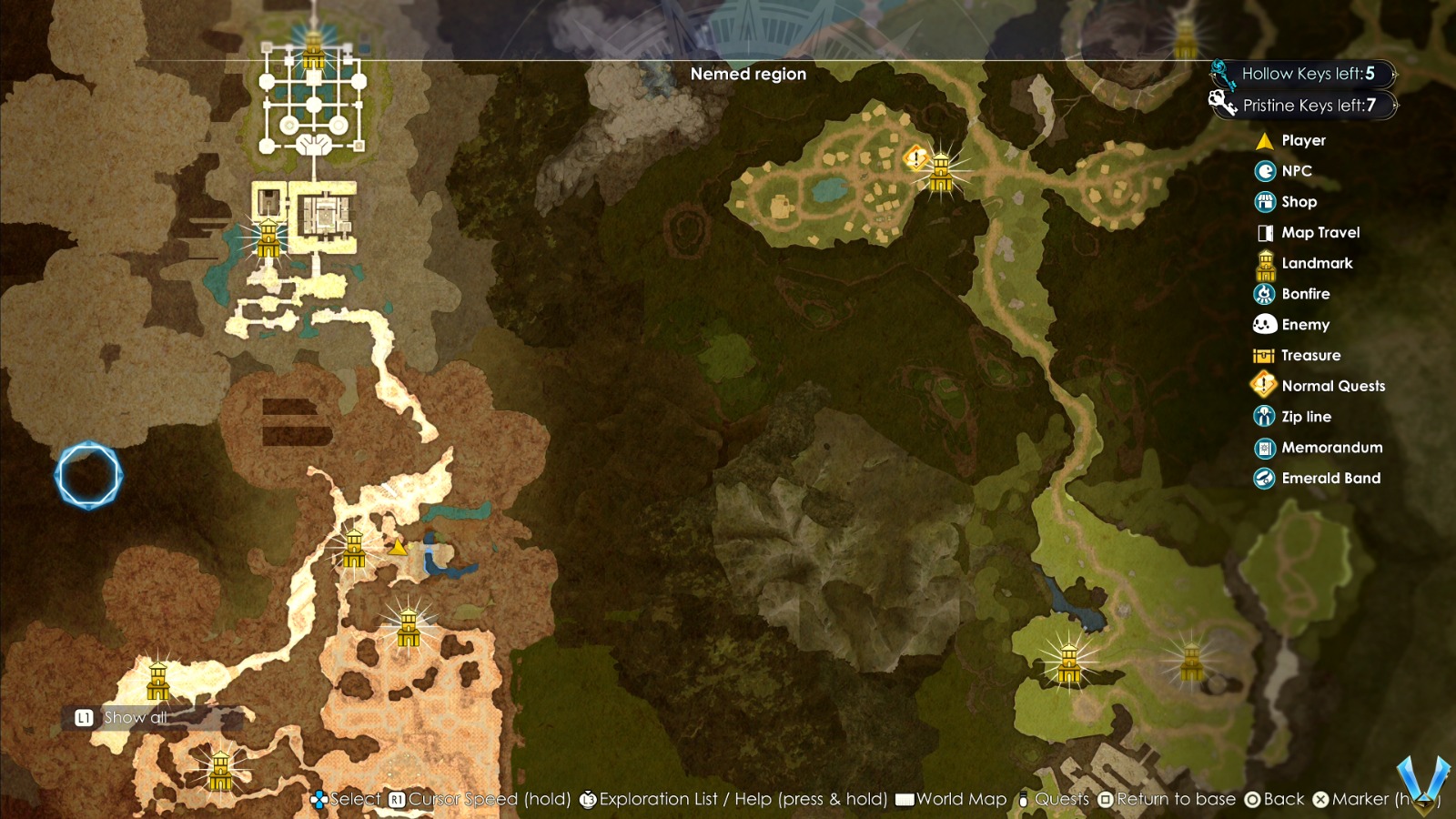Click the NPC legend icon
This screenshot has width=1456, height=819.
tap(1264, 171)
